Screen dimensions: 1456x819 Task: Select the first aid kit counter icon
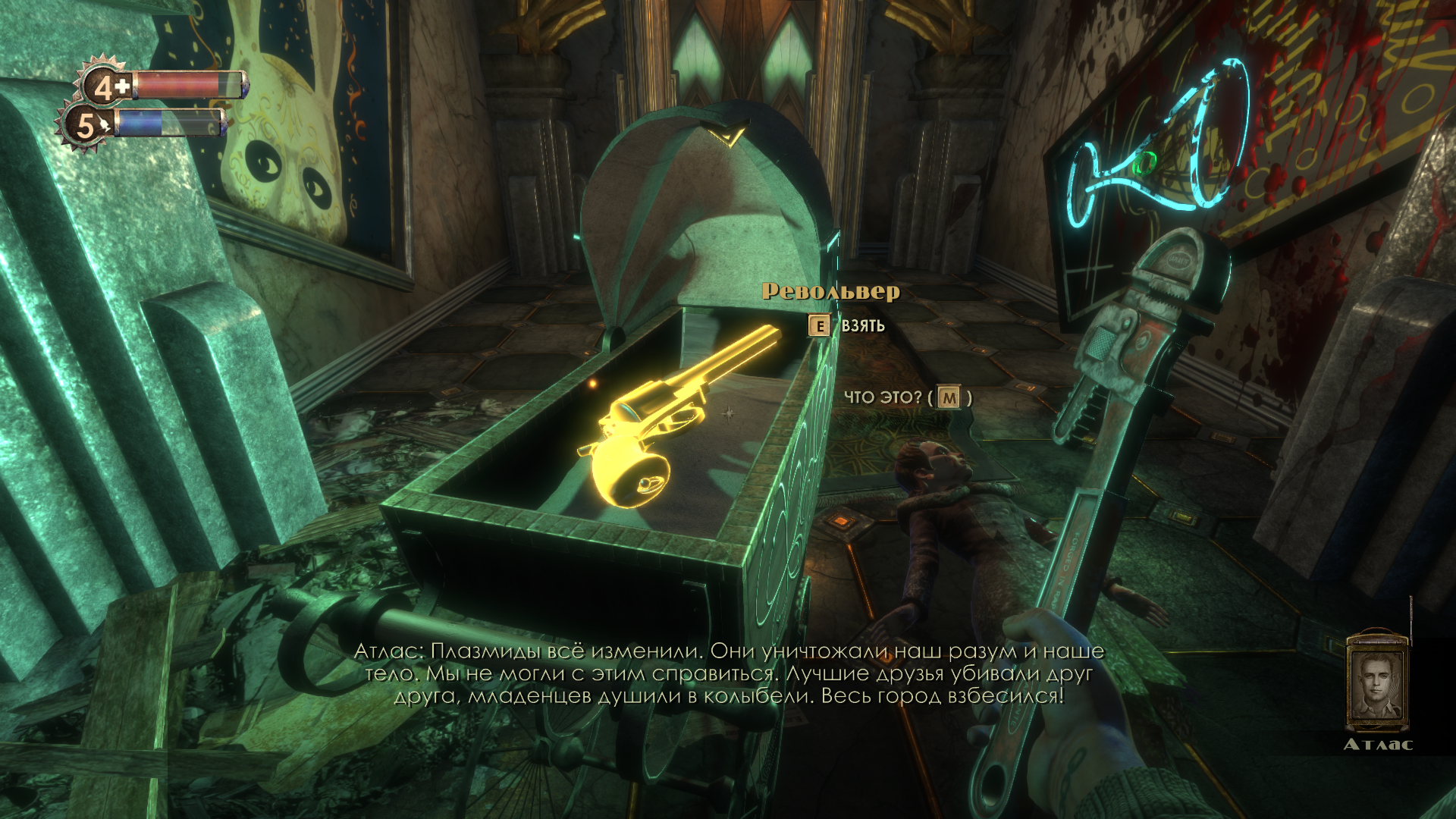point(105,87)
